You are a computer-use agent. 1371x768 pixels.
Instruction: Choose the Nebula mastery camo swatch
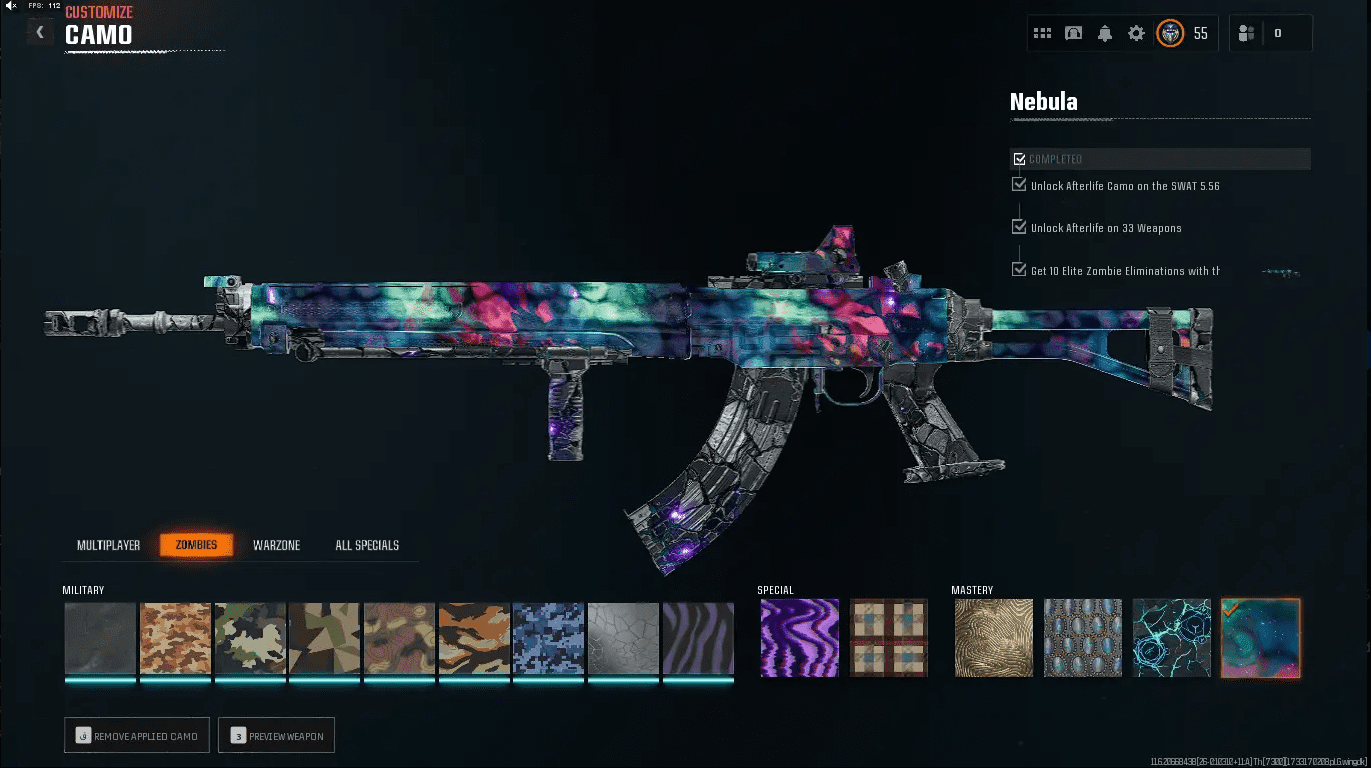click(x=1260, y=638)
